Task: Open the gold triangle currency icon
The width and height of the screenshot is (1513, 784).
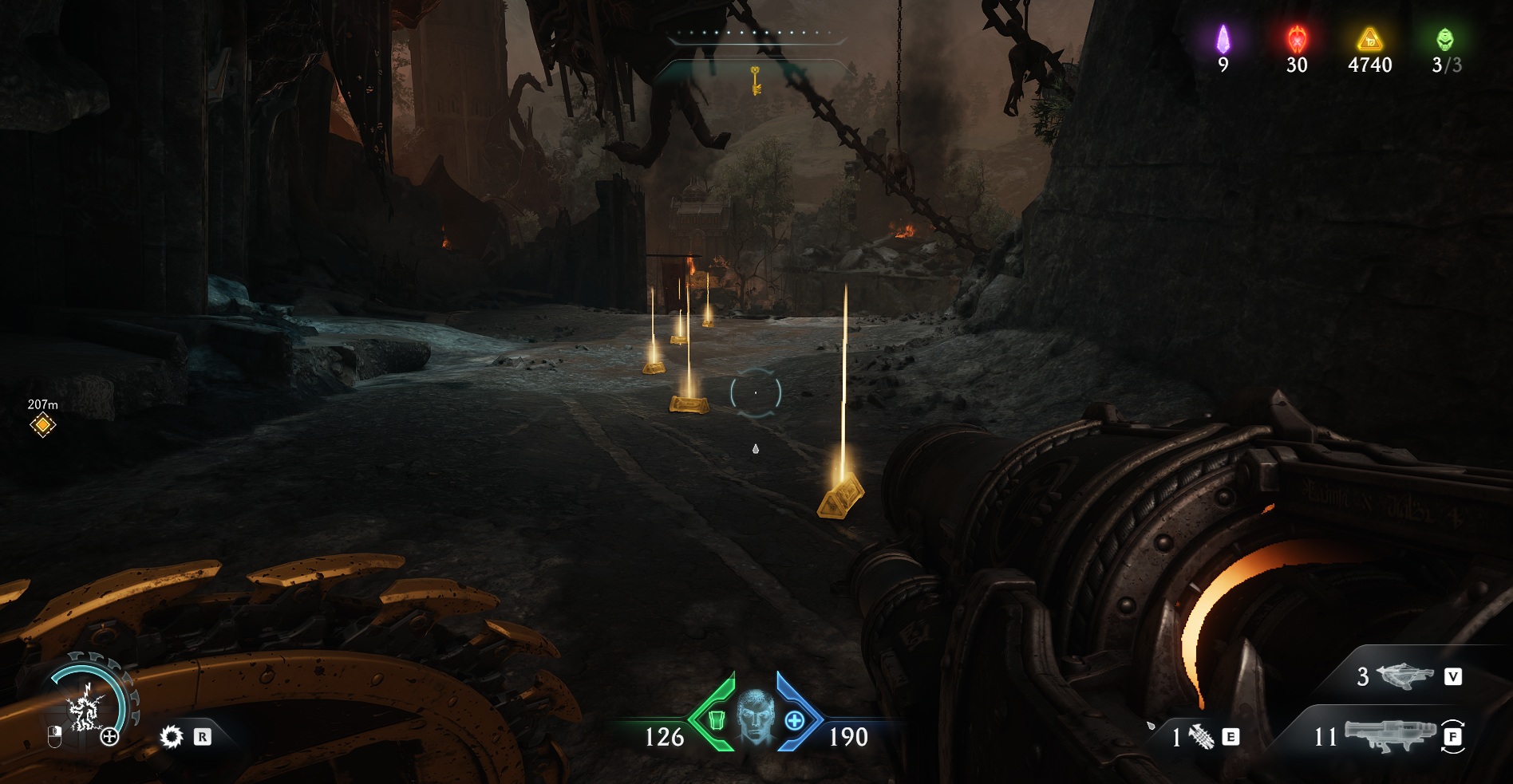Action: click(1369, 39)
